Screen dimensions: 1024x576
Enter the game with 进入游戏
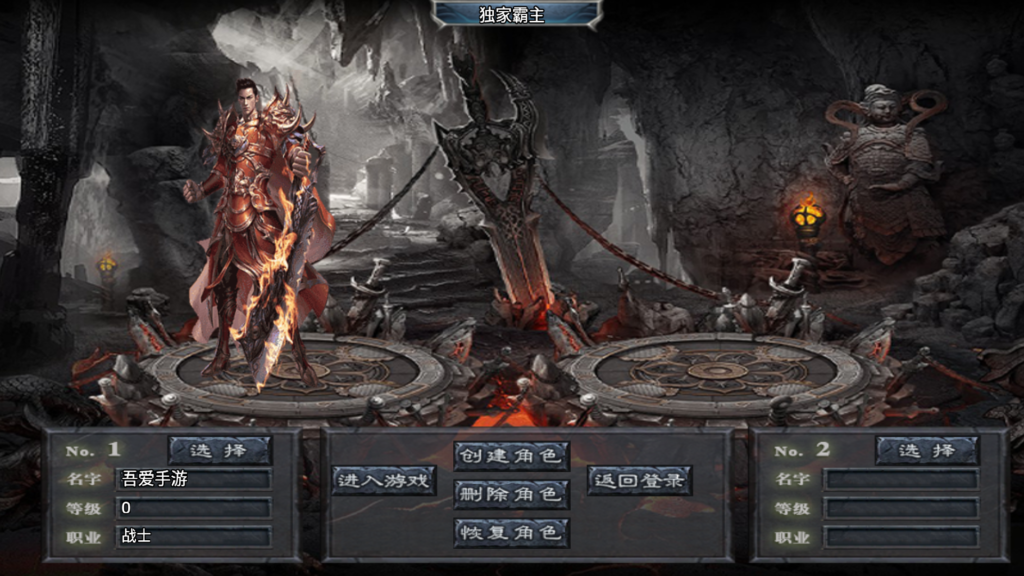pos(385,480)
